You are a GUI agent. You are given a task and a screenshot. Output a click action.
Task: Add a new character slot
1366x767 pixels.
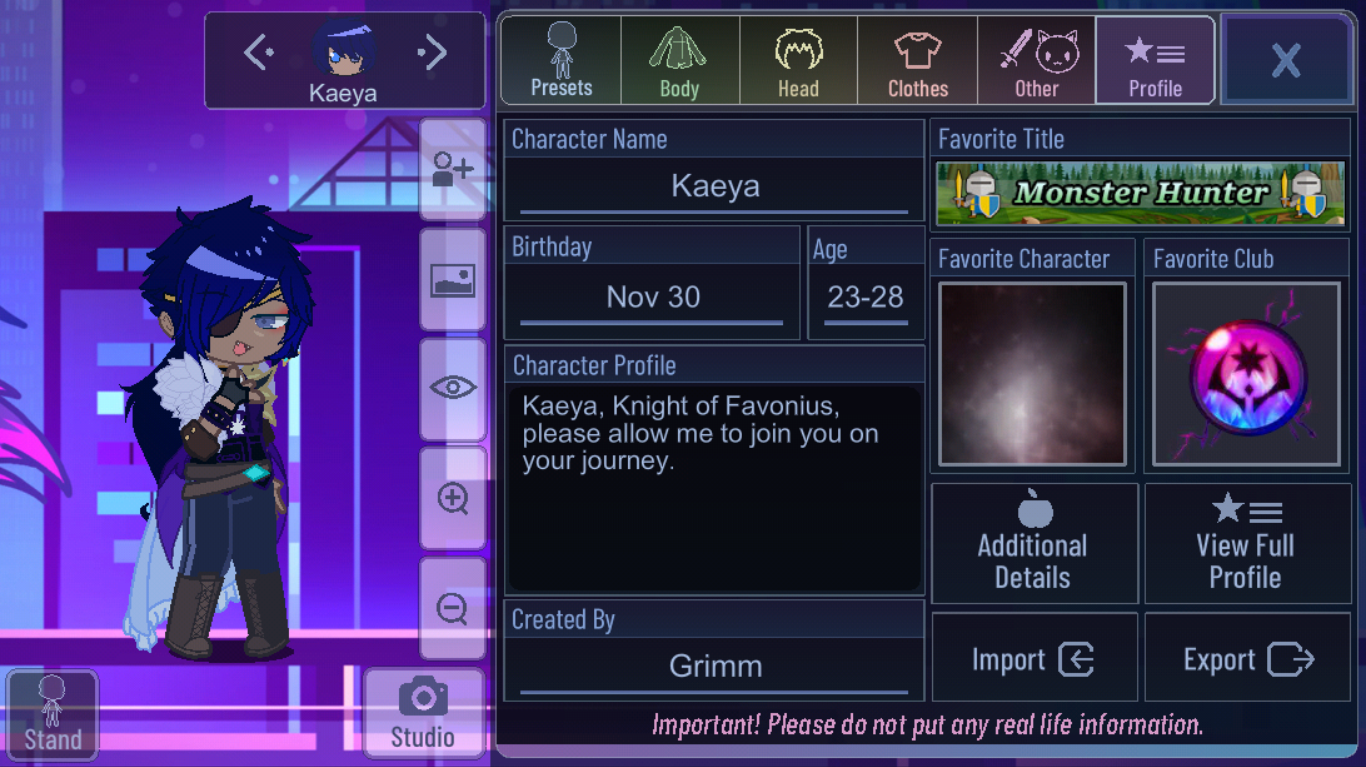tap(453, 170)
